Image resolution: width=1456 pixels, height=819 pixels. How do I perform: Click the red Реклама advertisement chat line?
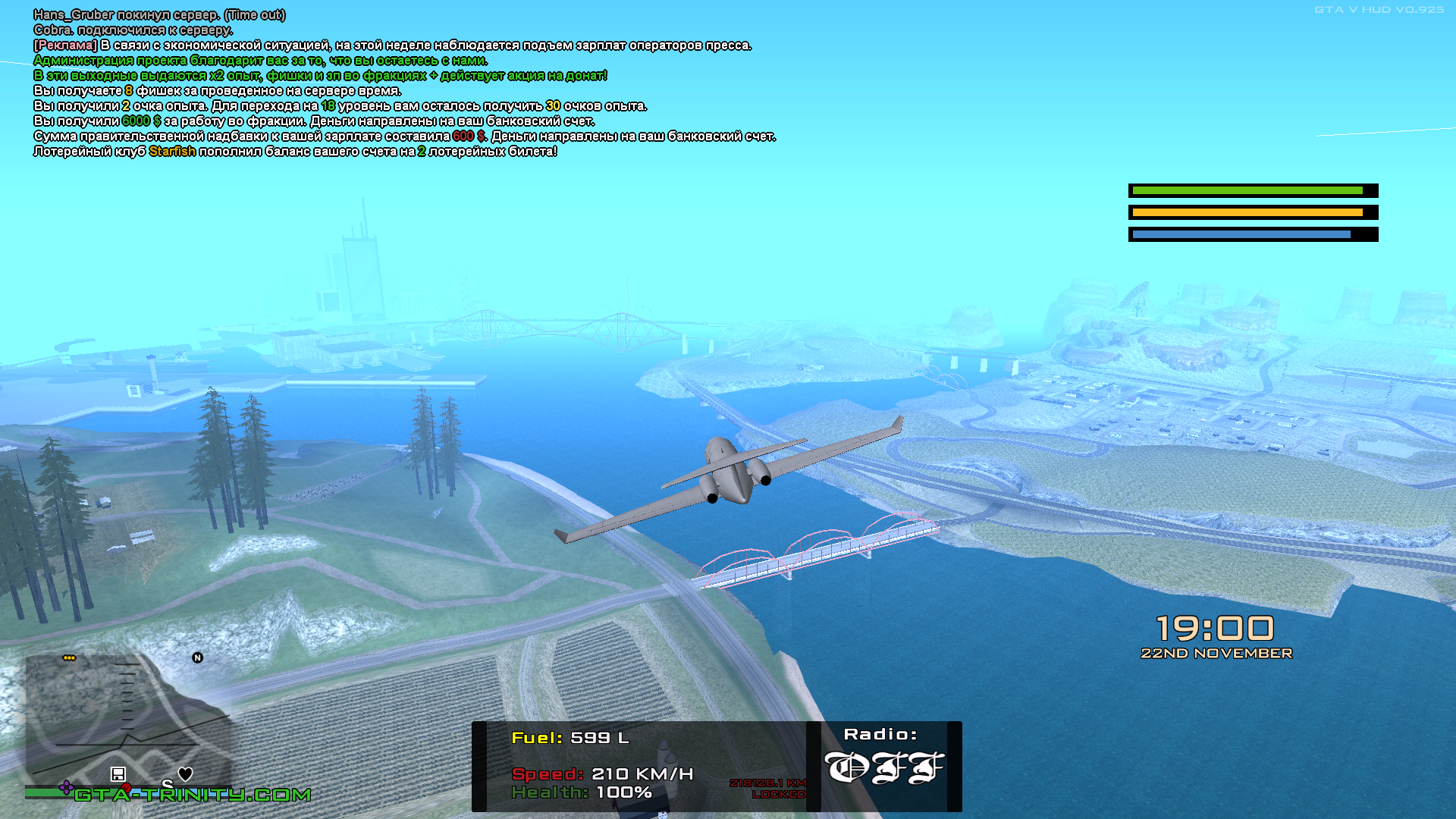[x=392, y=45]
